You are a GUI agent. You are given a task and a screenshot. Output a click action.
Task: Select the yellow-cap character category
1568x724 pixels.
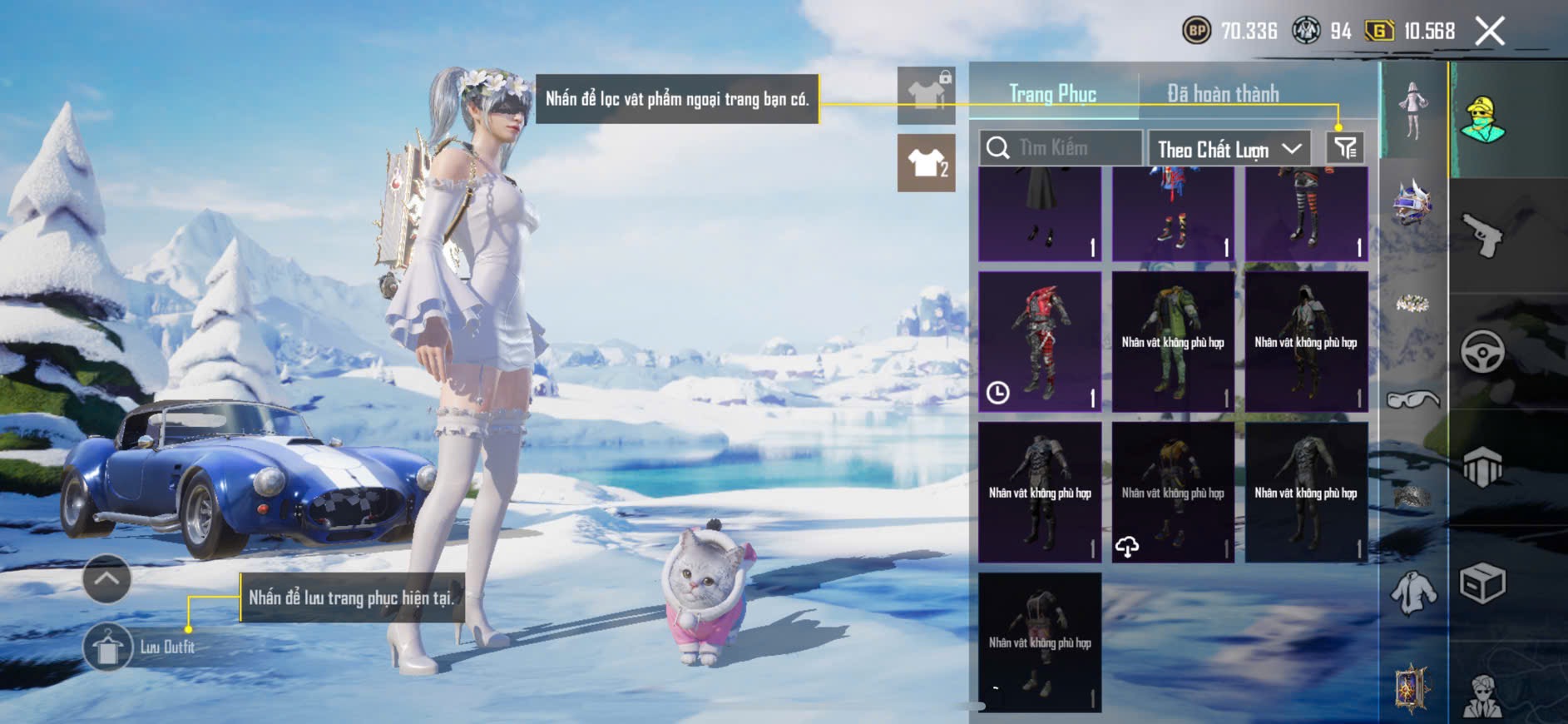(x=1482, y=121)
